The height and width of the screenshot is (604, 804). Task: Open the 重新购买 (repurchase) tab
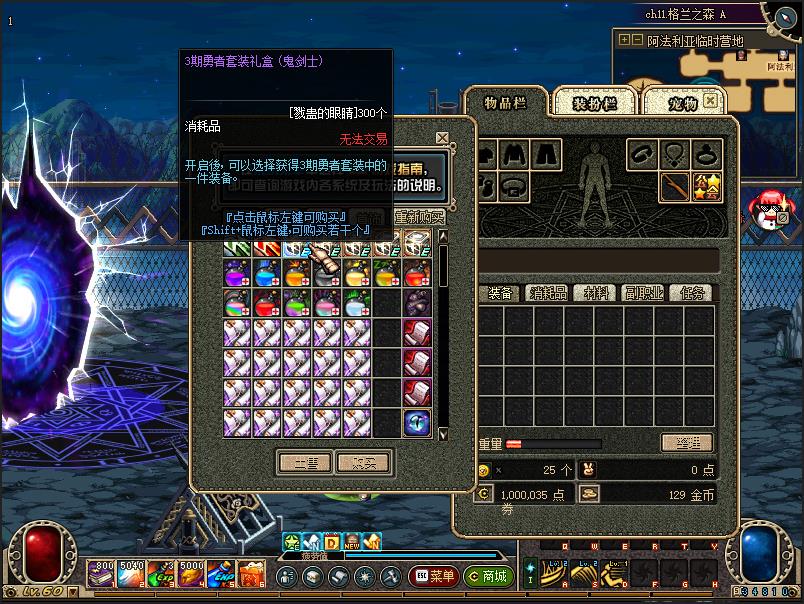tap(419, 217)
